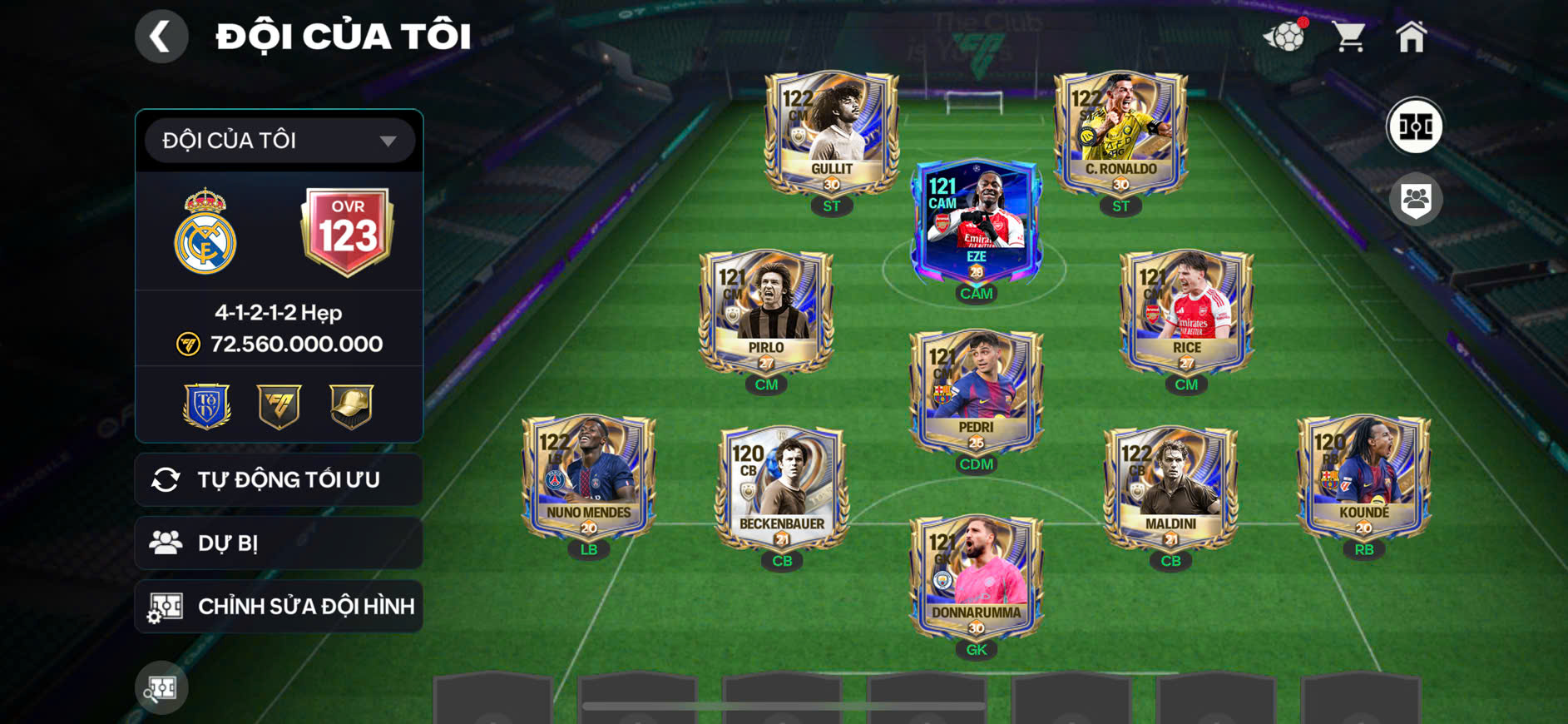
Task: Click CHỈNH SỬA ĐỘI HÌNH to edit formation
Action: (x=278, y=607)
